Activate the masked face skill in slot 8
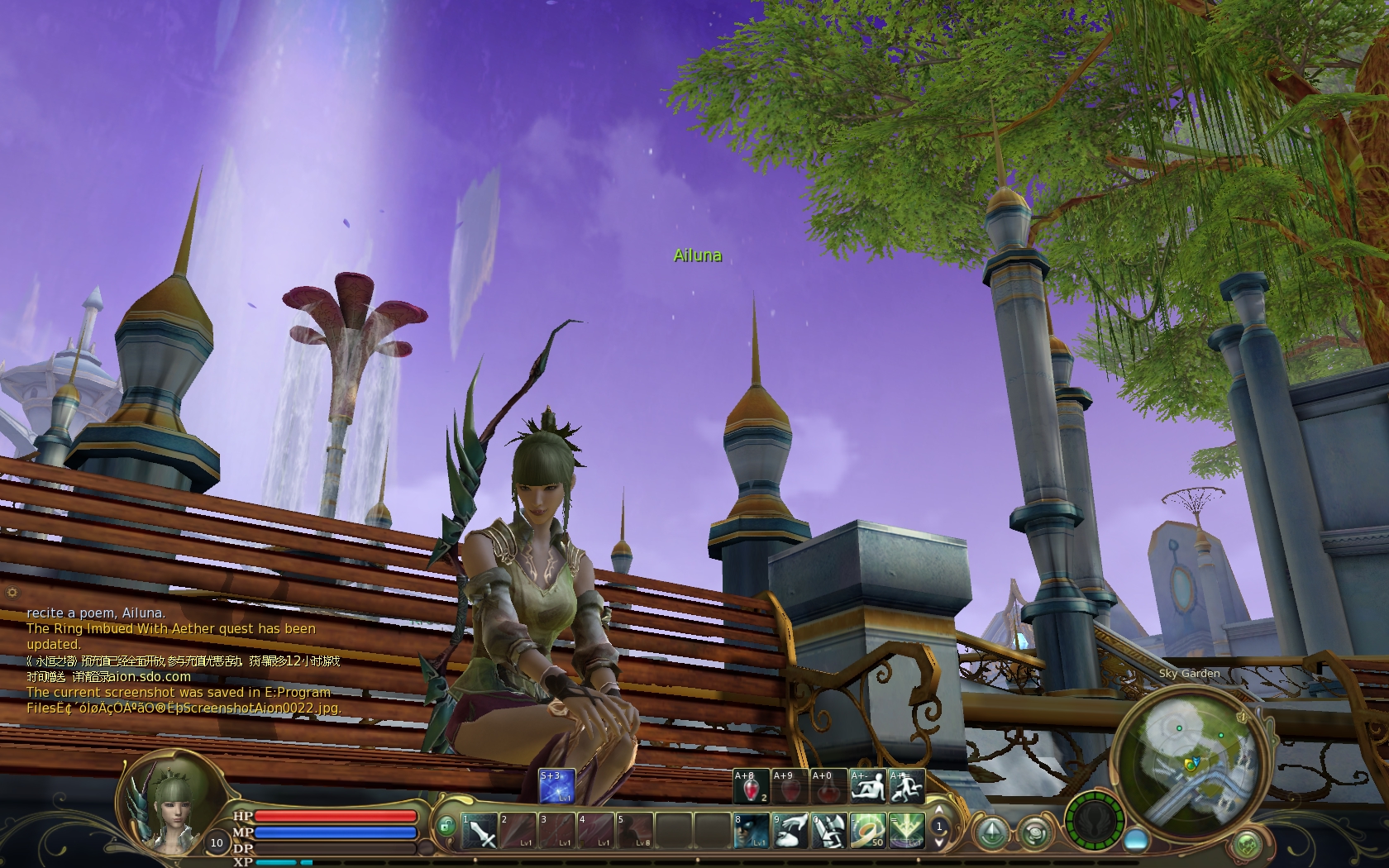Viewport: 1389px width, 868px height. [751, 831]
